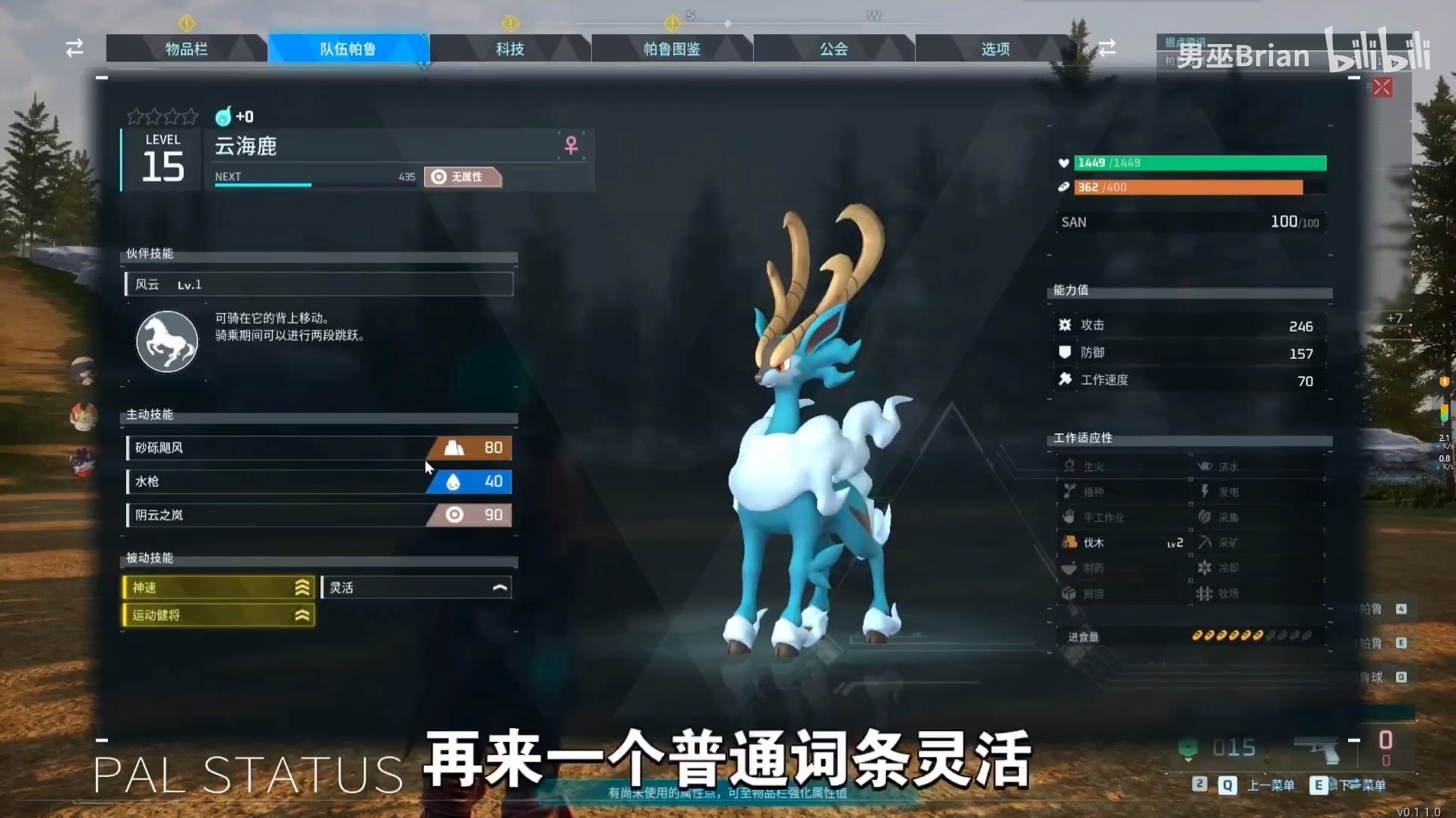This screenshot has width=1456, height=818.
Task: Click the 手工作业 hand icon
Action: pyautogui.click(x=1070, y=517)
